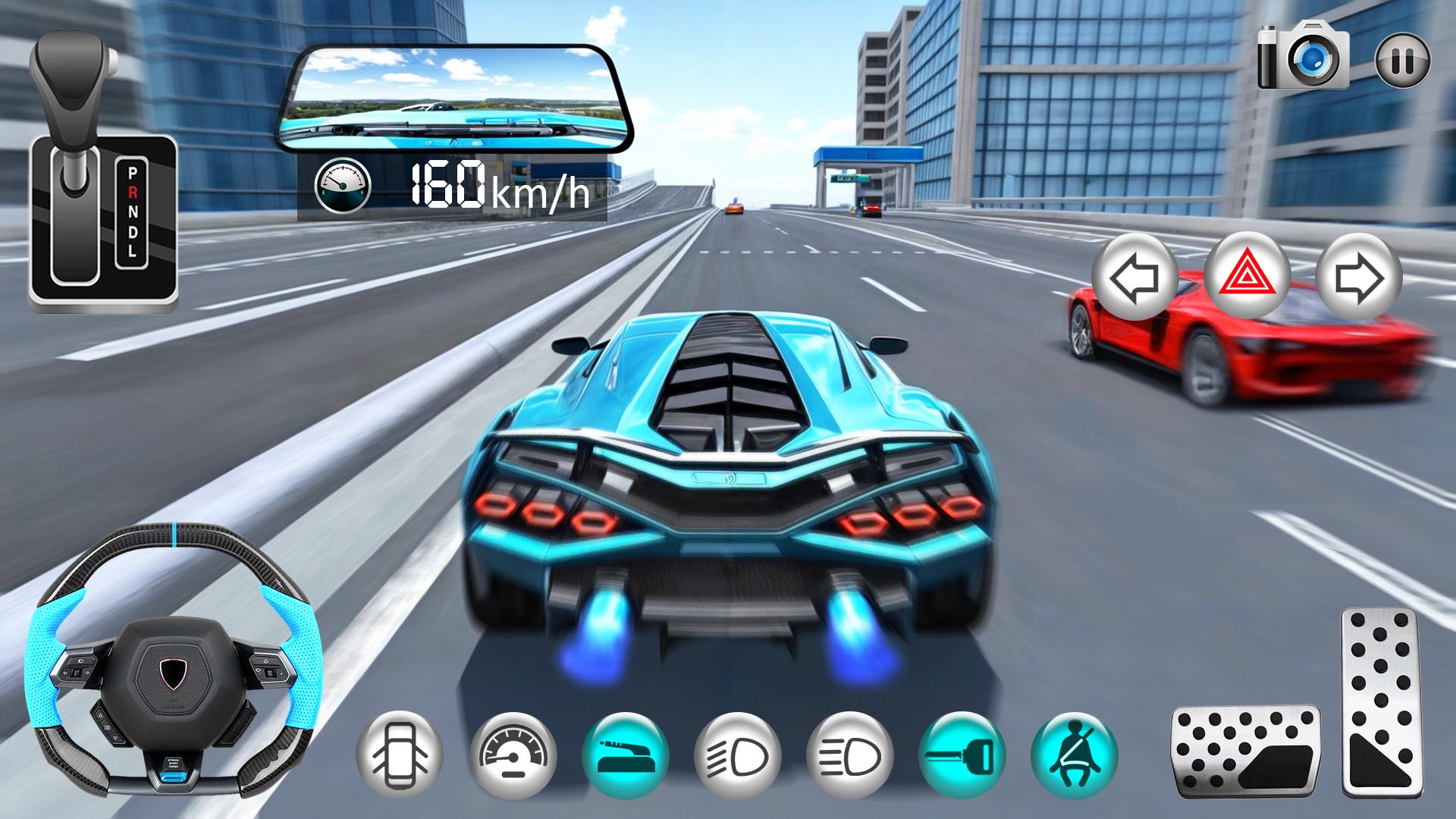Pause the game
Screen dimensions: 1456x819
1402,60
